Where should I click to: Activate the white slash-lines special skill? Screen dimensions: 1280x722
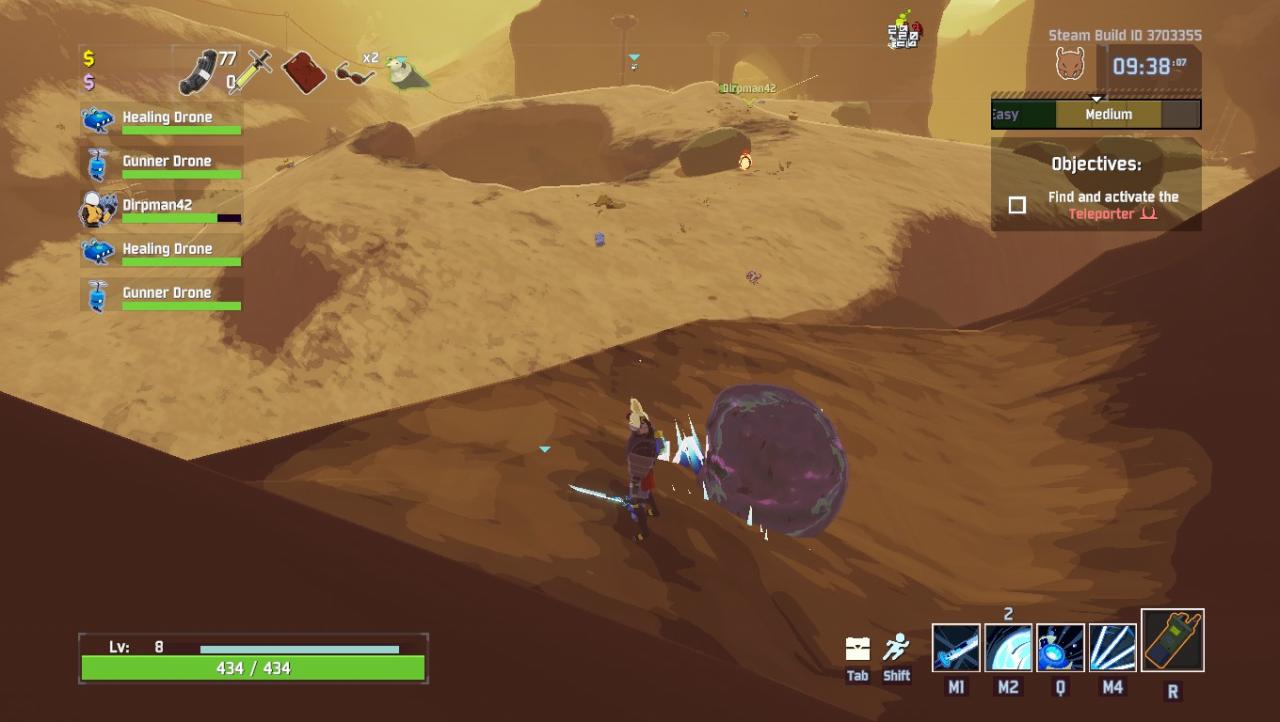tap(1112, 647)
